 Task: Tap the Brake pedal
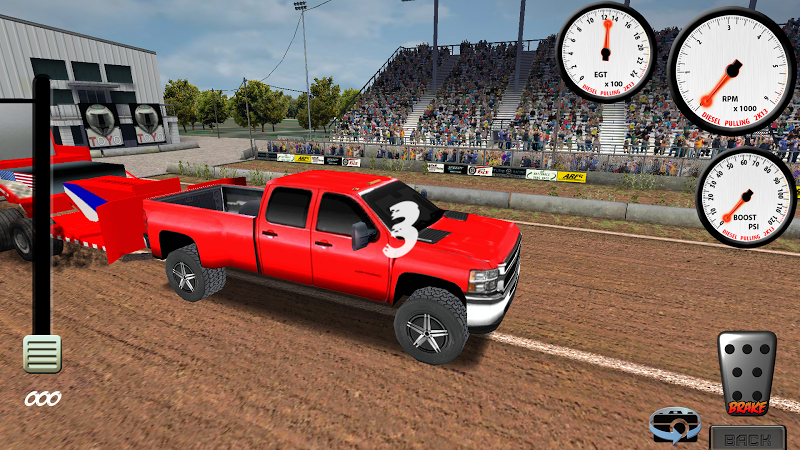coord(747,372)
